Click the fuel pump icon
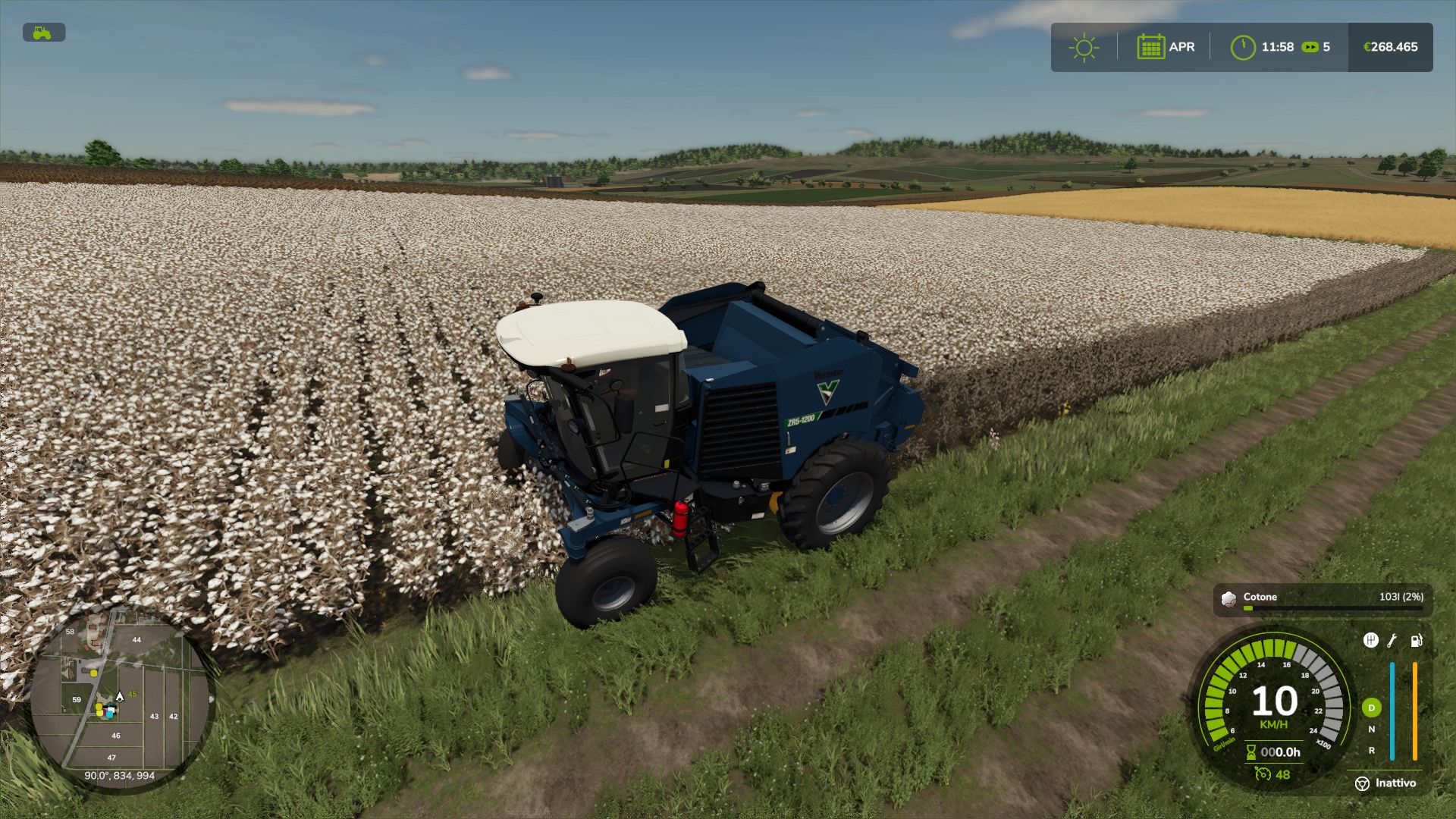1456x819 pixels. coord(1416,641)
